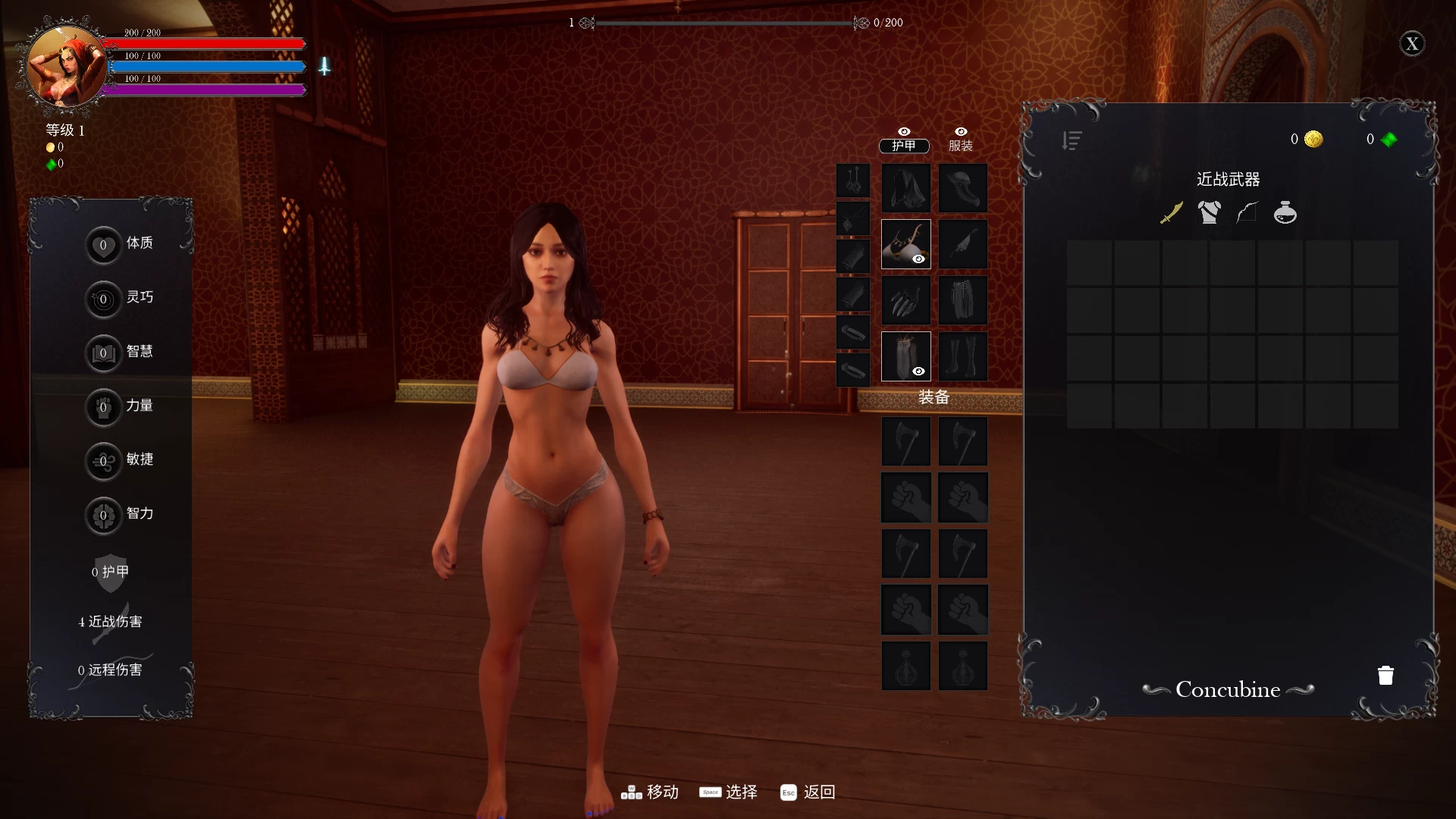The width and height of the screenshot is (1456, 819).
Task: Select the earrings accessory slot
Action: [853, 181]
